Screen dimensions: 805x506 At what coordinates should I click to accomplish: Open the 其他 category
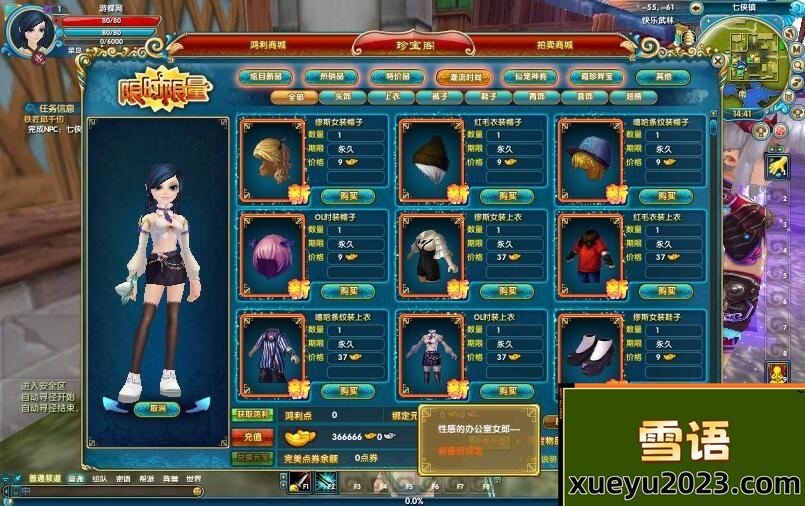tap(664, 76)
